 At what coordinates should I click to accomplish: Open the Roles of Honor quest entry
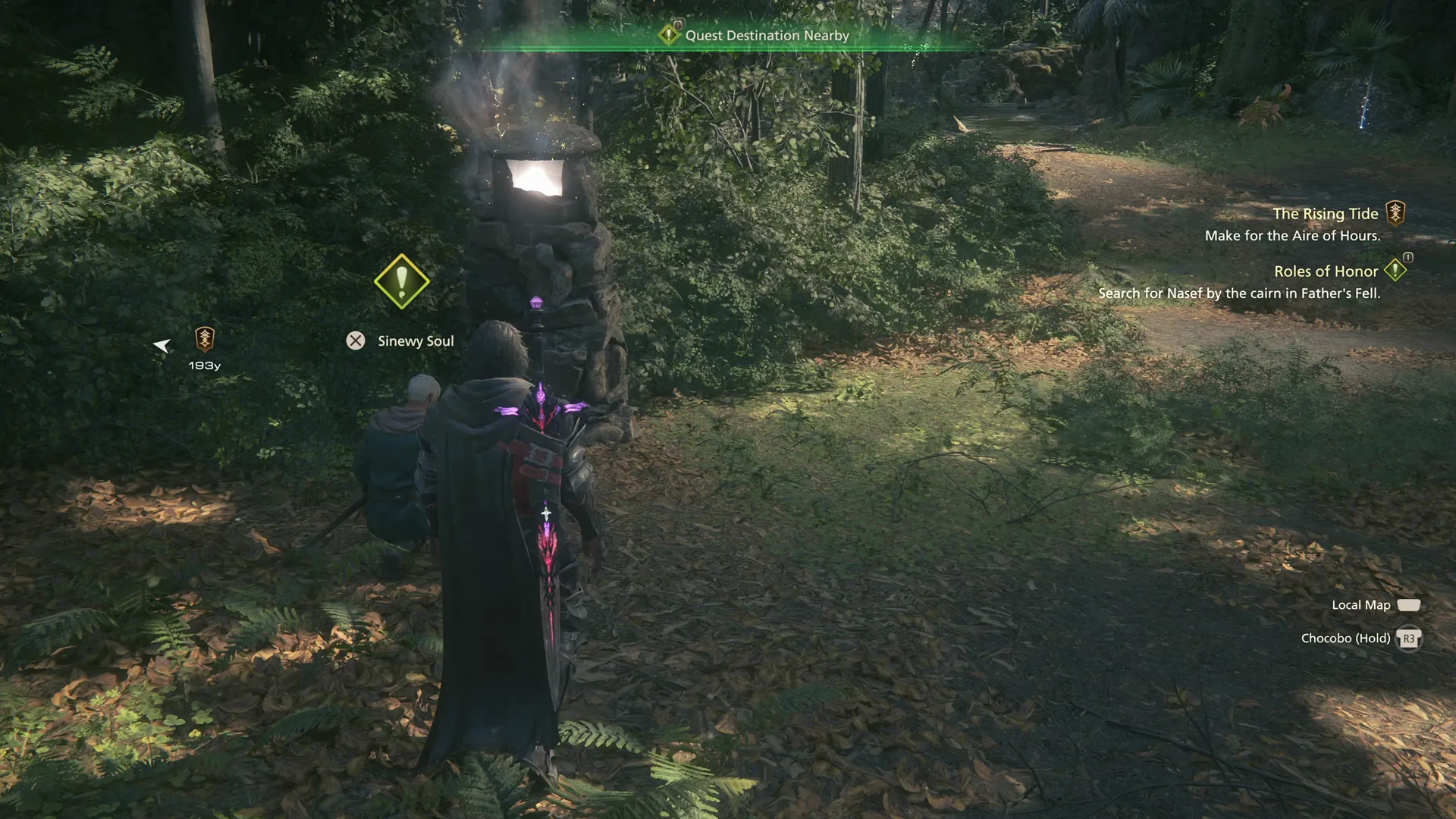tap(1326, 271)
